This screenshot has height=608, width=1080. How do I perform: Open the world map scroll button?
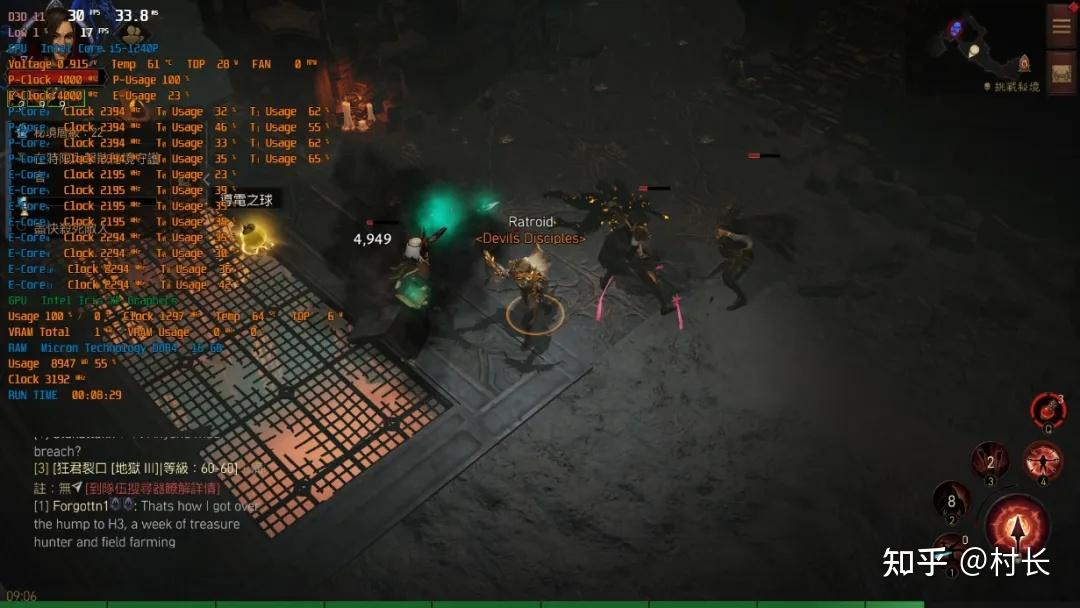(x=1061, y=72)
